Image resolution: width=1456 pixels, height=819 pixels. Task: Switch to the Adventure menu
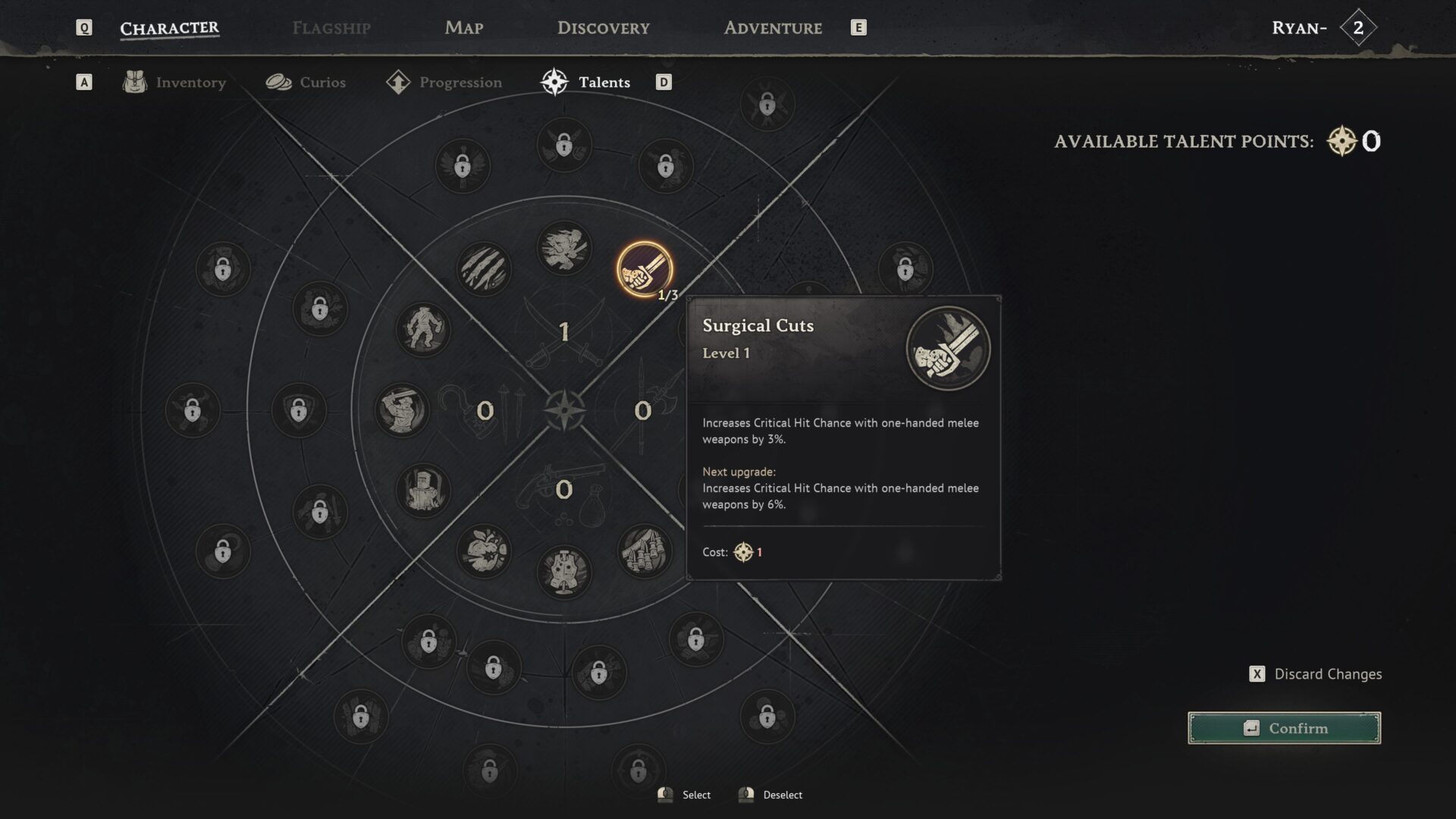[x=772, y=28]
